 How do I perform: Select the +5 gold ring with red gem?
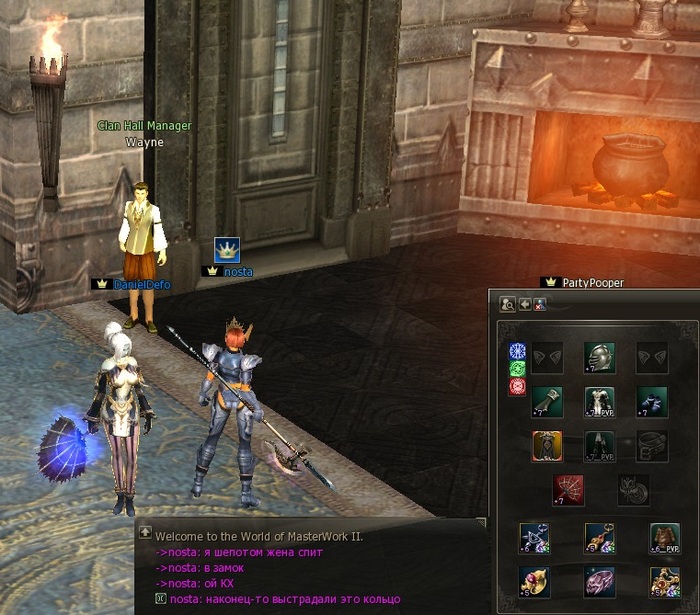pyautogui.click(x=533, y=581)
